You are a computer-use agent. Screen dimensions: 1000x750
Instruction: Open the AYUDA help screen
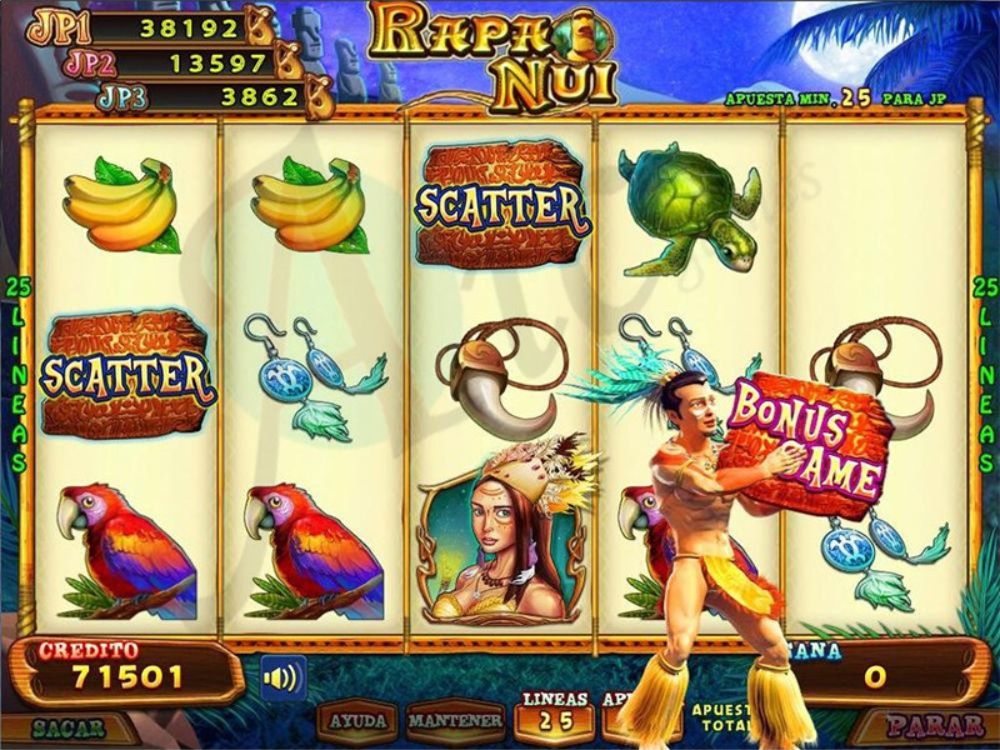tap(358, 721)
